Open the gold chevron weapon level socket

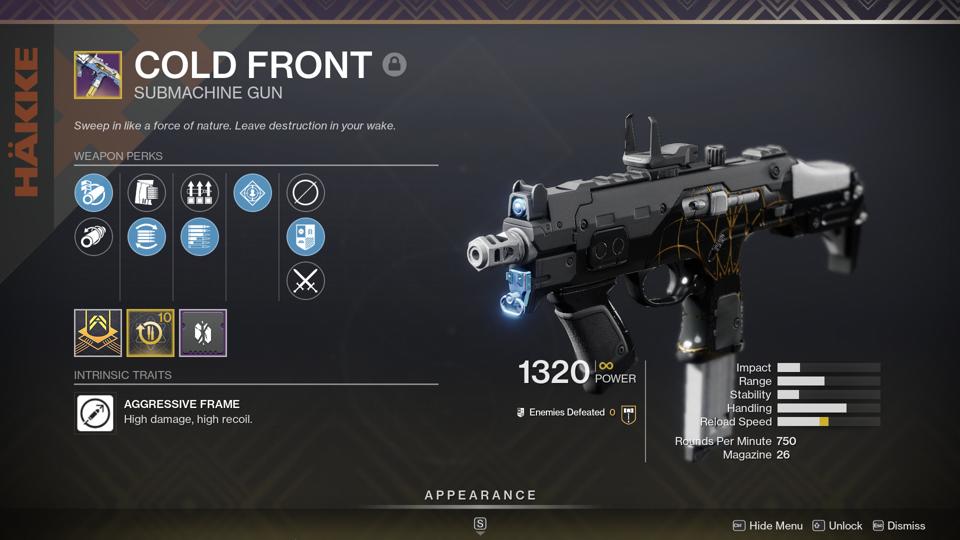(x=98, y=333)
